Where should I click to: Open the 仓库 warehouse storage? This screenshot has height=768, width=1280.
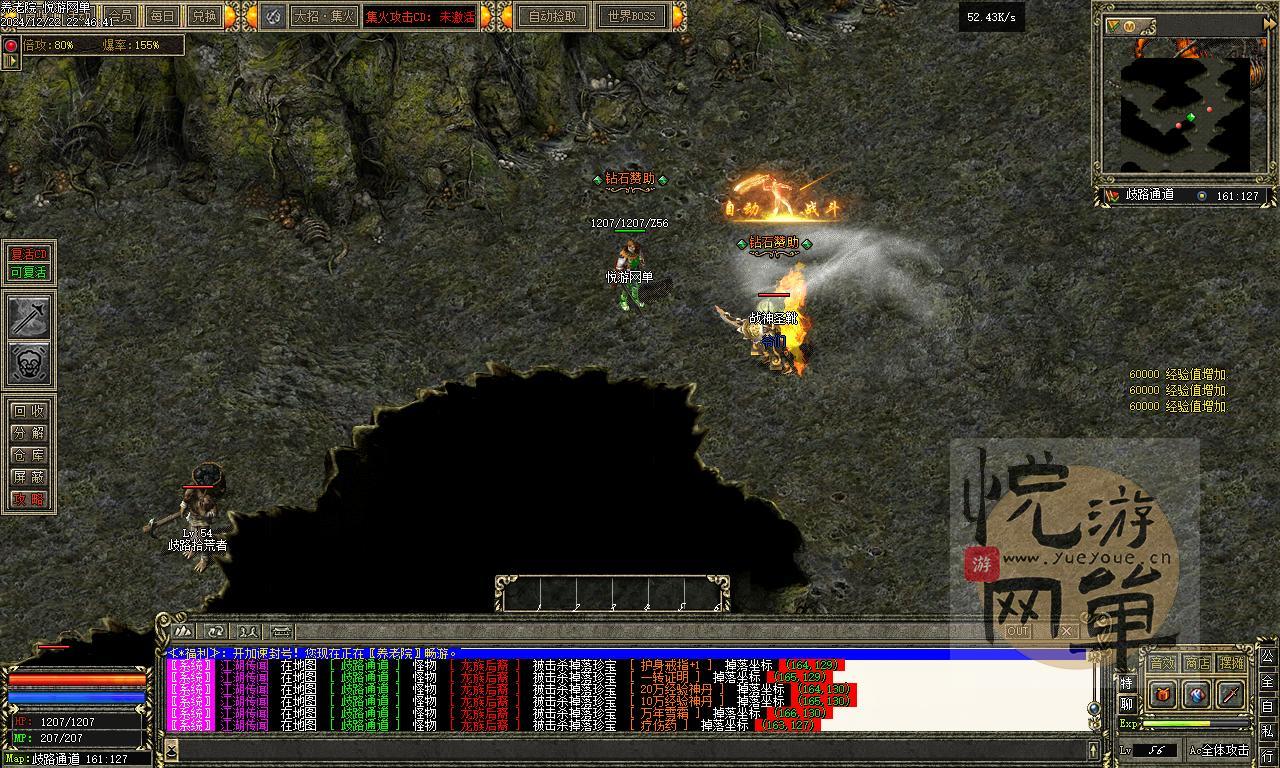28,455
